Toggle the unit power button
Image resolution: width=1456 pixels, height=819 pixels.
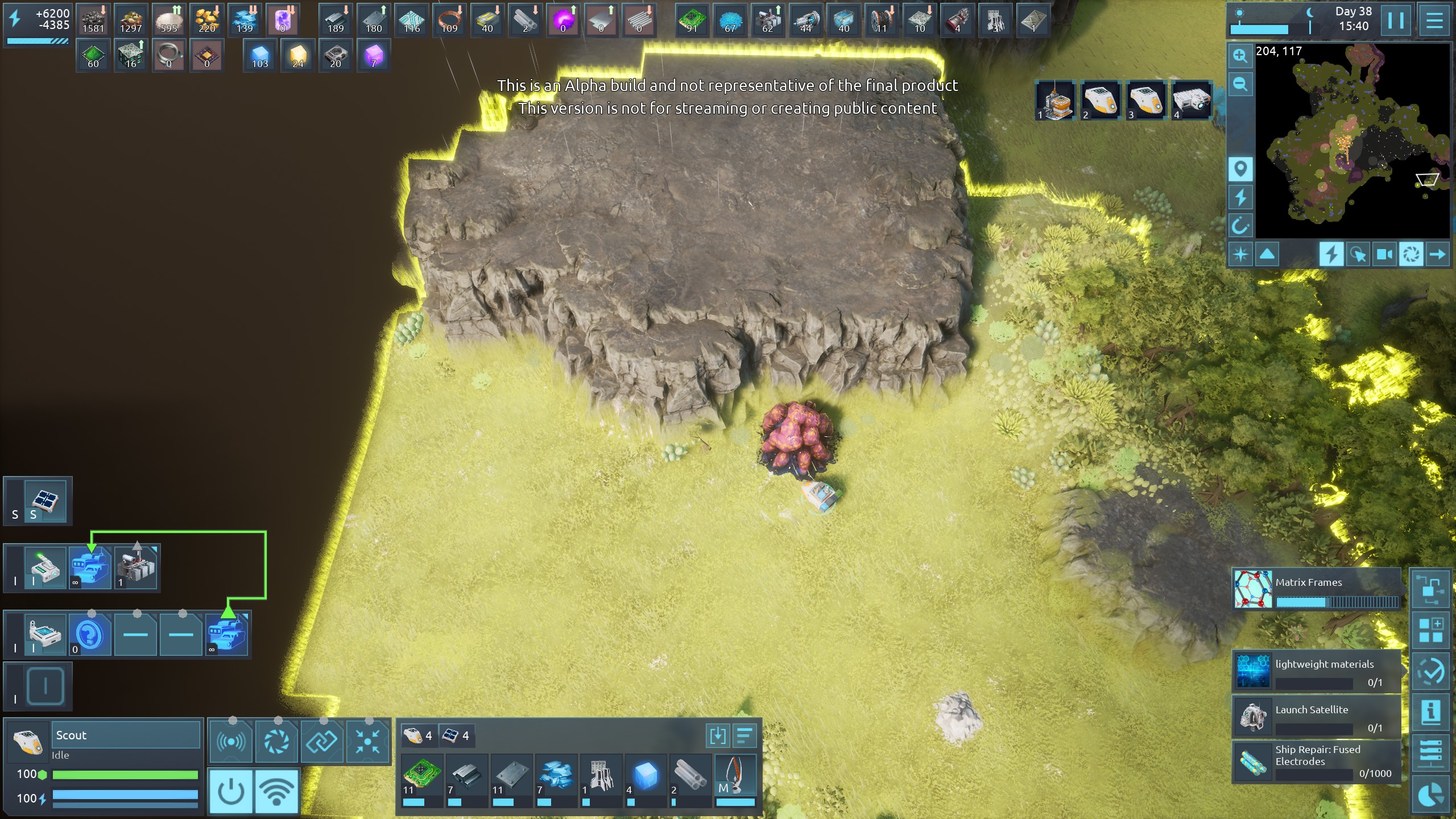(231, 791)
